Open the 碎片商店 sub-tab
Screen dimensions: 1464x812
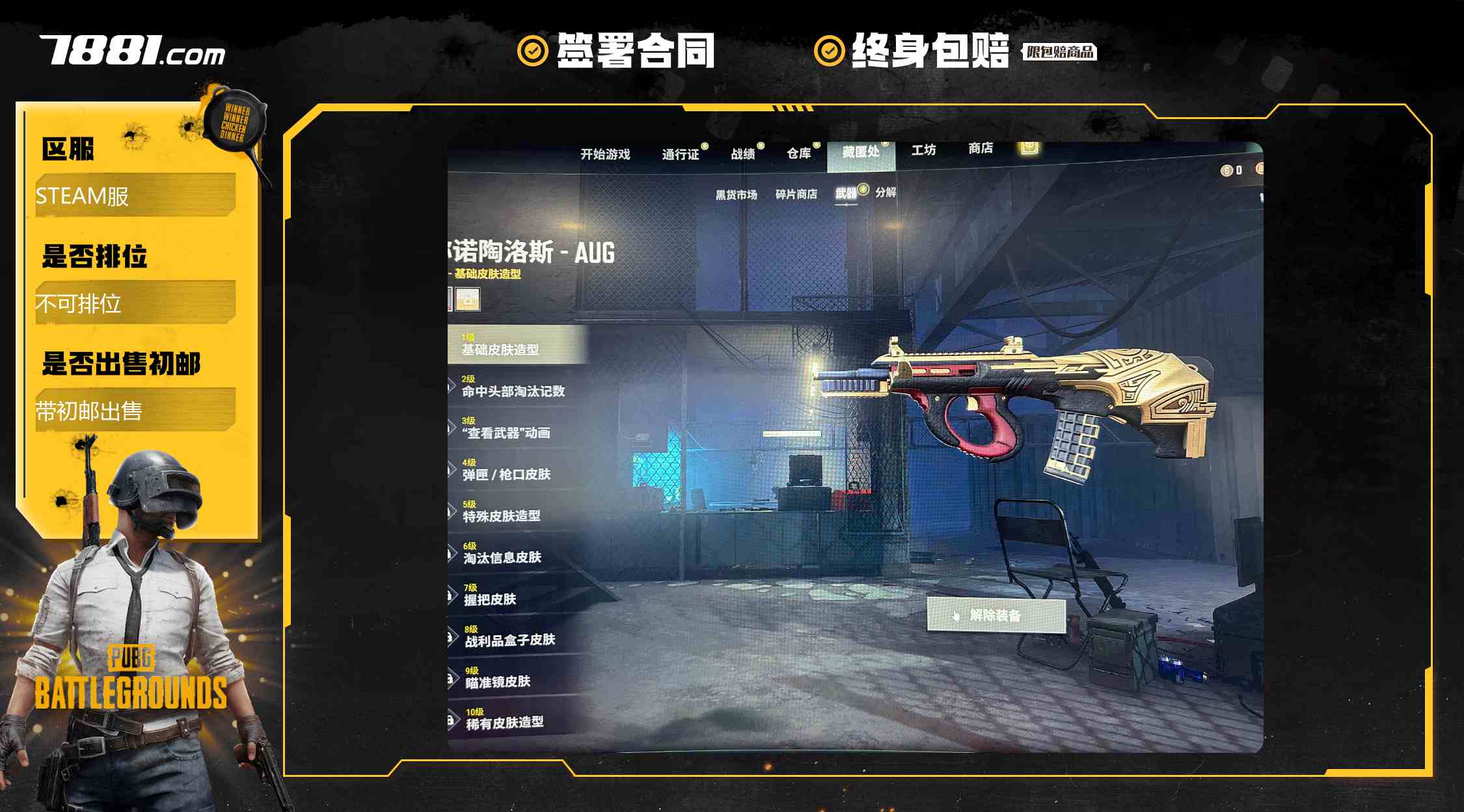point(796,194)
